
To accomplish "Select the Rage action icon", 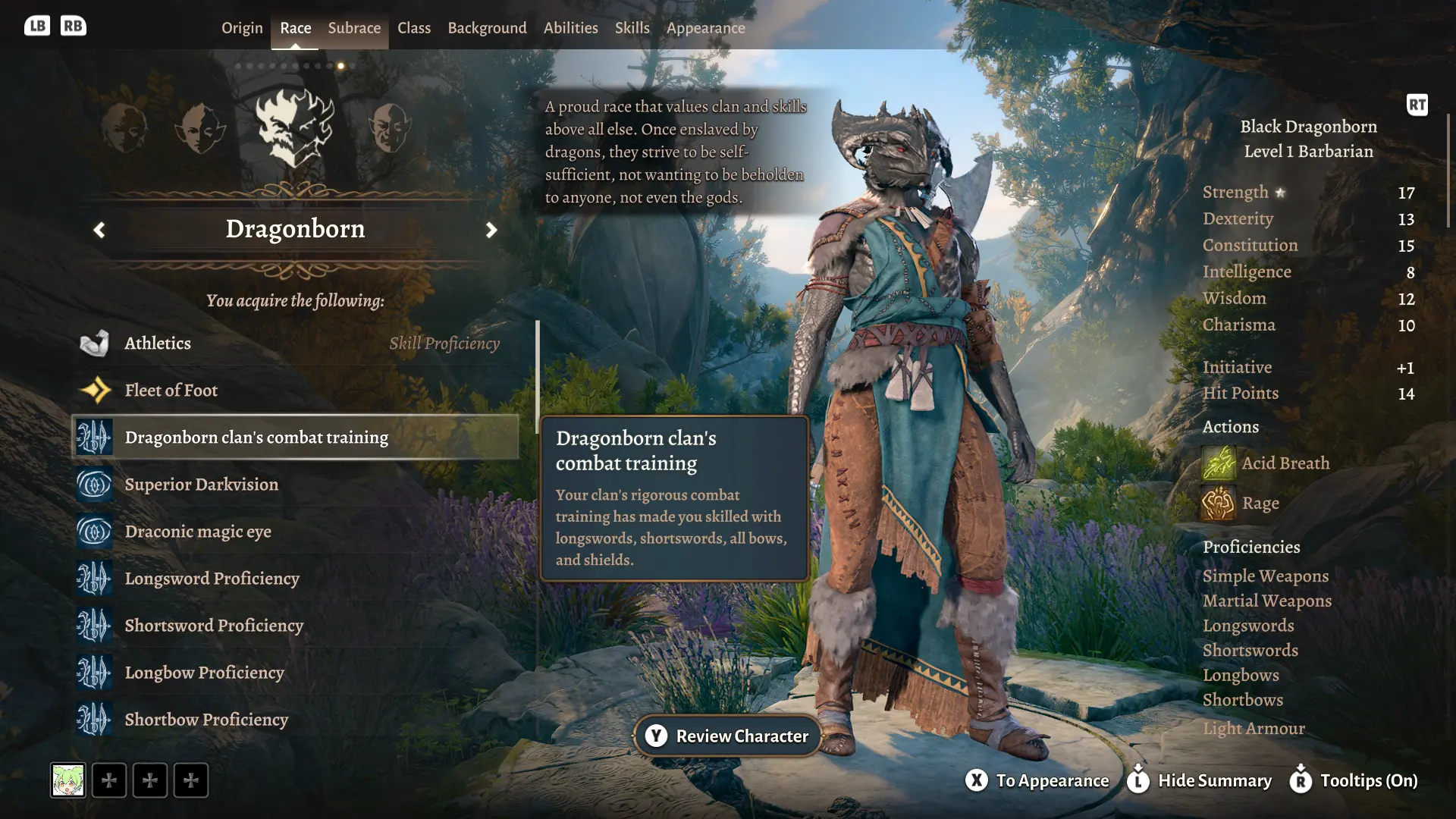I will coord(1219,504).
